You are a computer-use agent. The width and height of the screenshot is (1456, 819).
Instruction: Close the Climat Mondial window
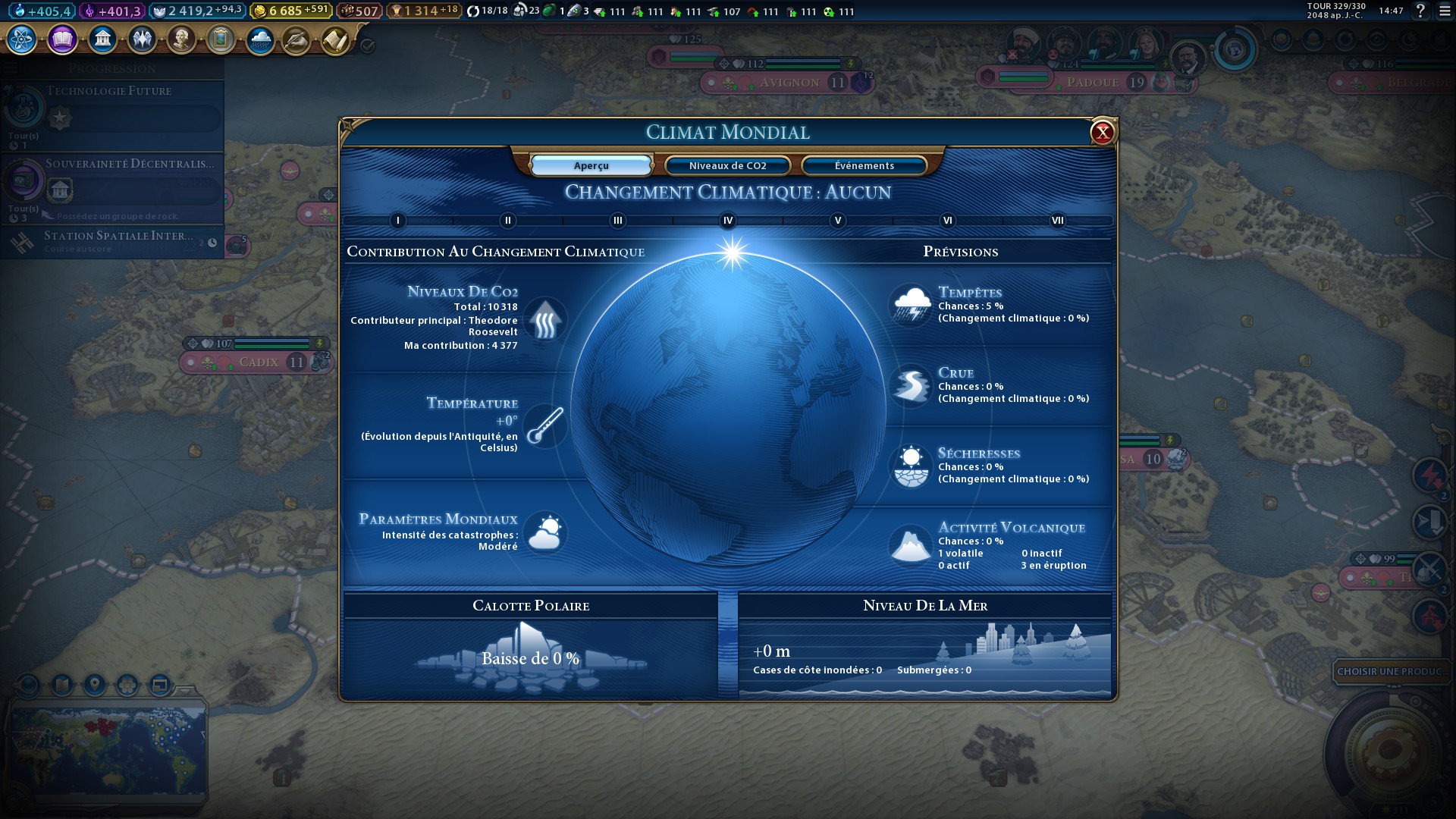pos(1102,133)
